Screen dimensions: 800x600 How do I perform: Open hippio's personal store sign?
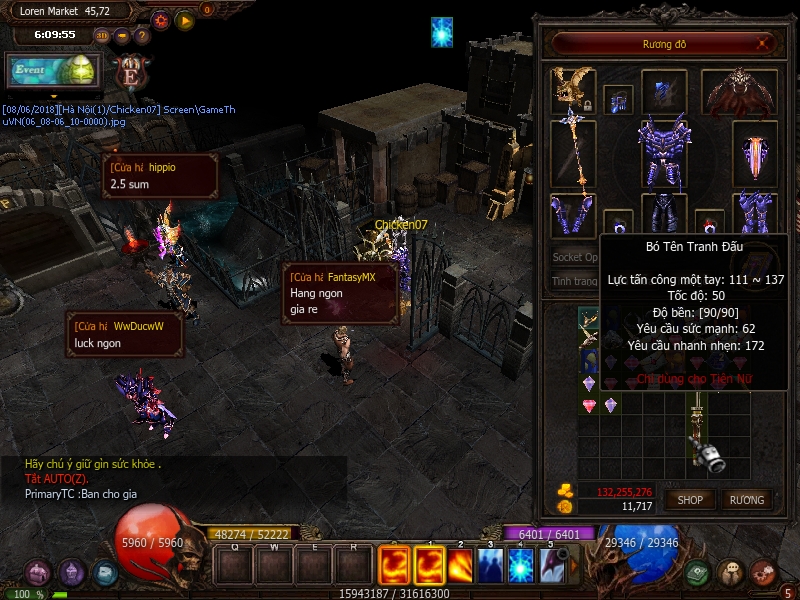(x=160, y=175)
